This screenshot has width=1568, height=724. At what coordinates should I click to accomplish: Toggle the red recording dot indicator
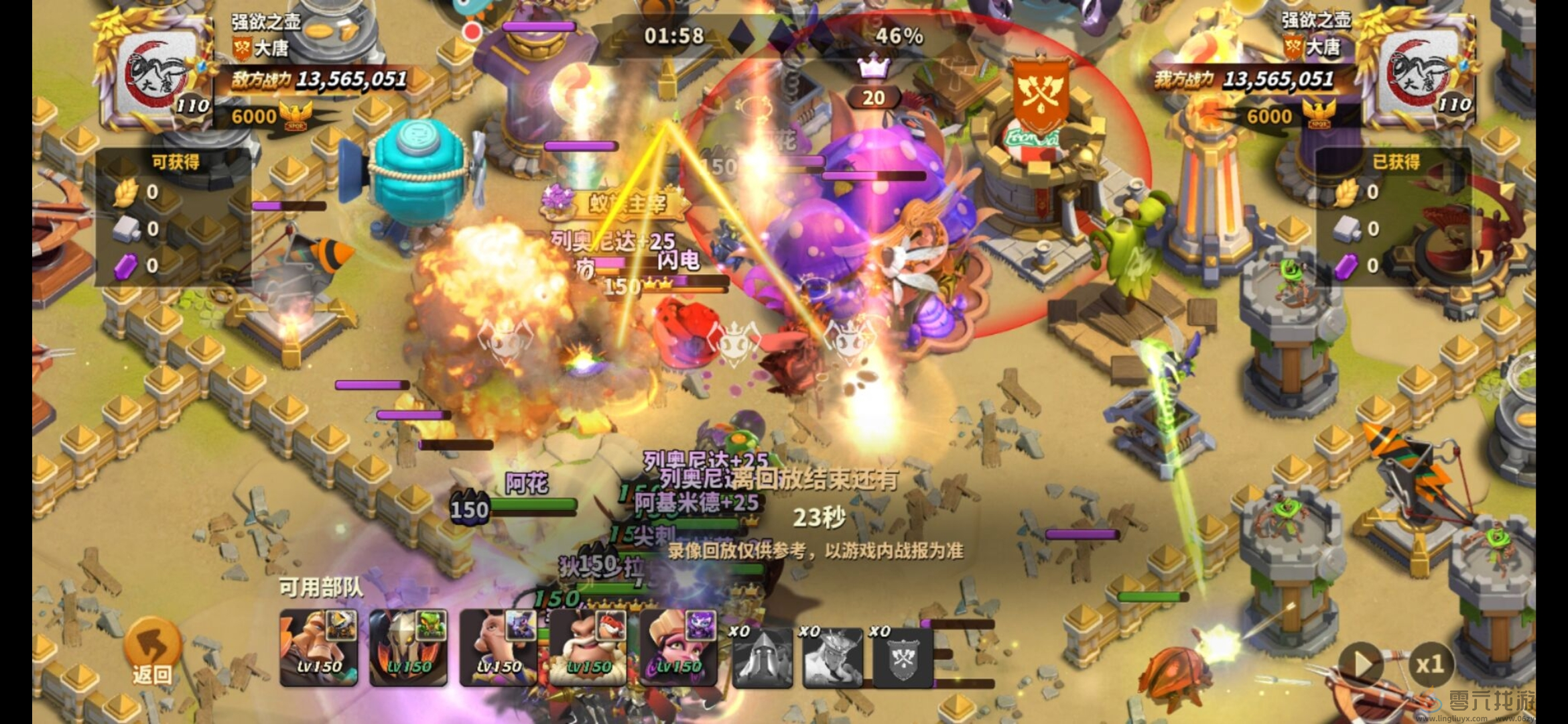[x=472, y=30]
